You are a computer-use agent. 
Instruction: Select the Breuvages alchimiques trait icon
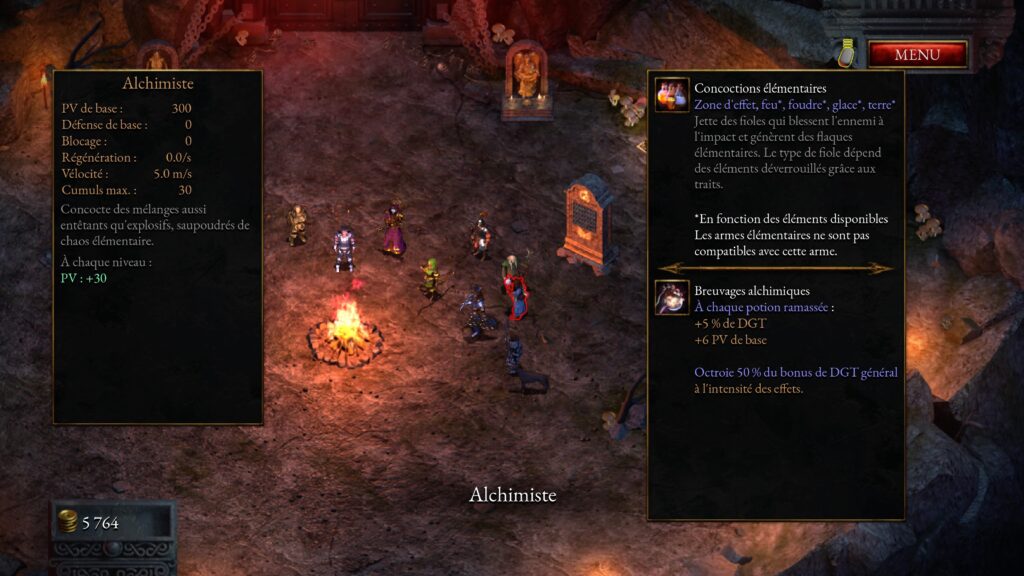tap(671, 297)
